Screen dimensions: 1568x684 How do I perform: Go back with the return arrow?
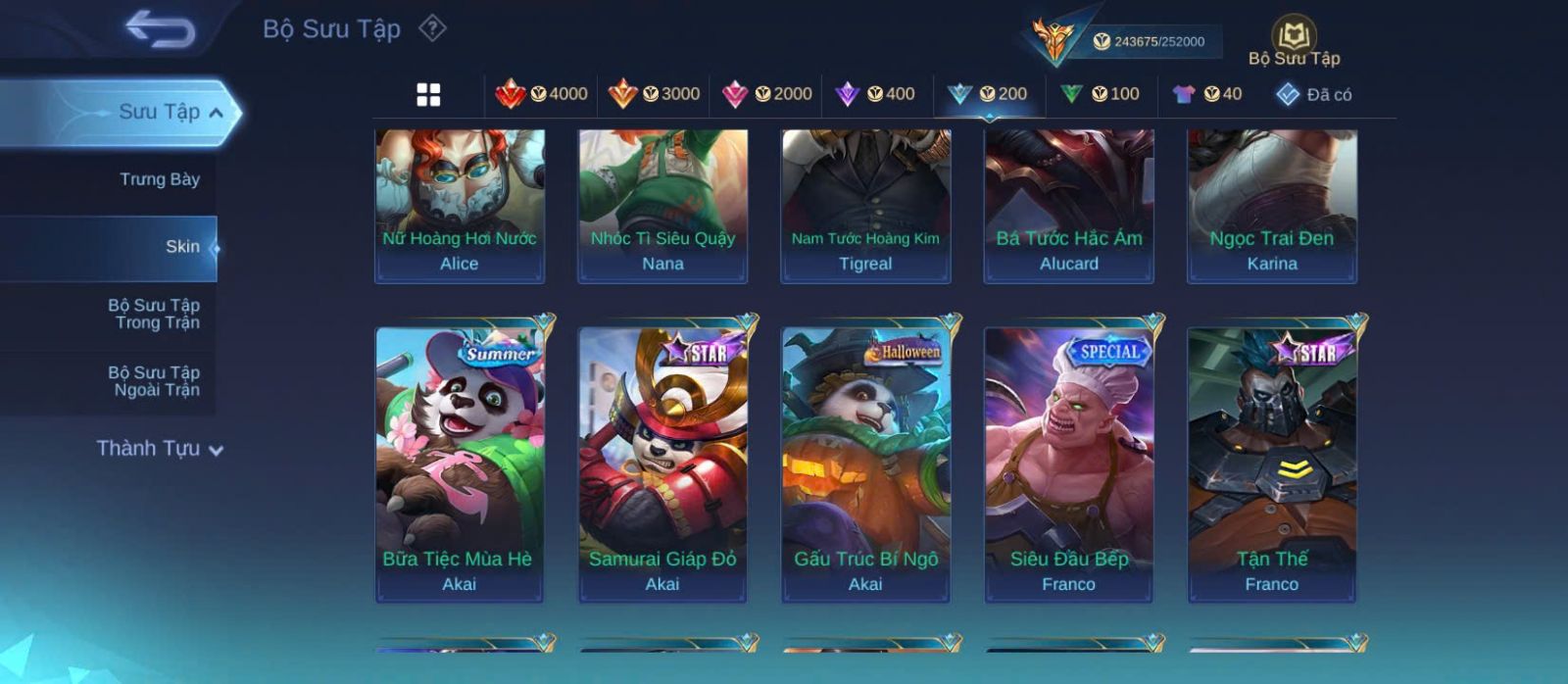tap(161, 28)
